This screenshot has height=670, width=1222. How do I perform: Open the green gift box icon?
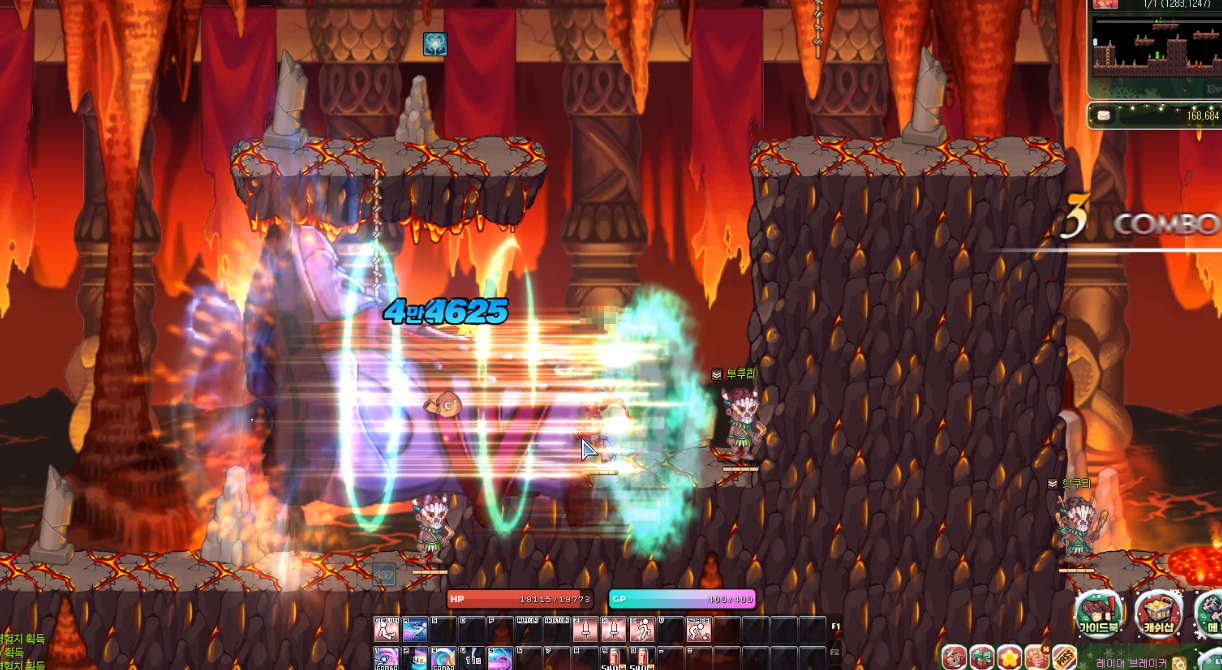pos(982,658)
